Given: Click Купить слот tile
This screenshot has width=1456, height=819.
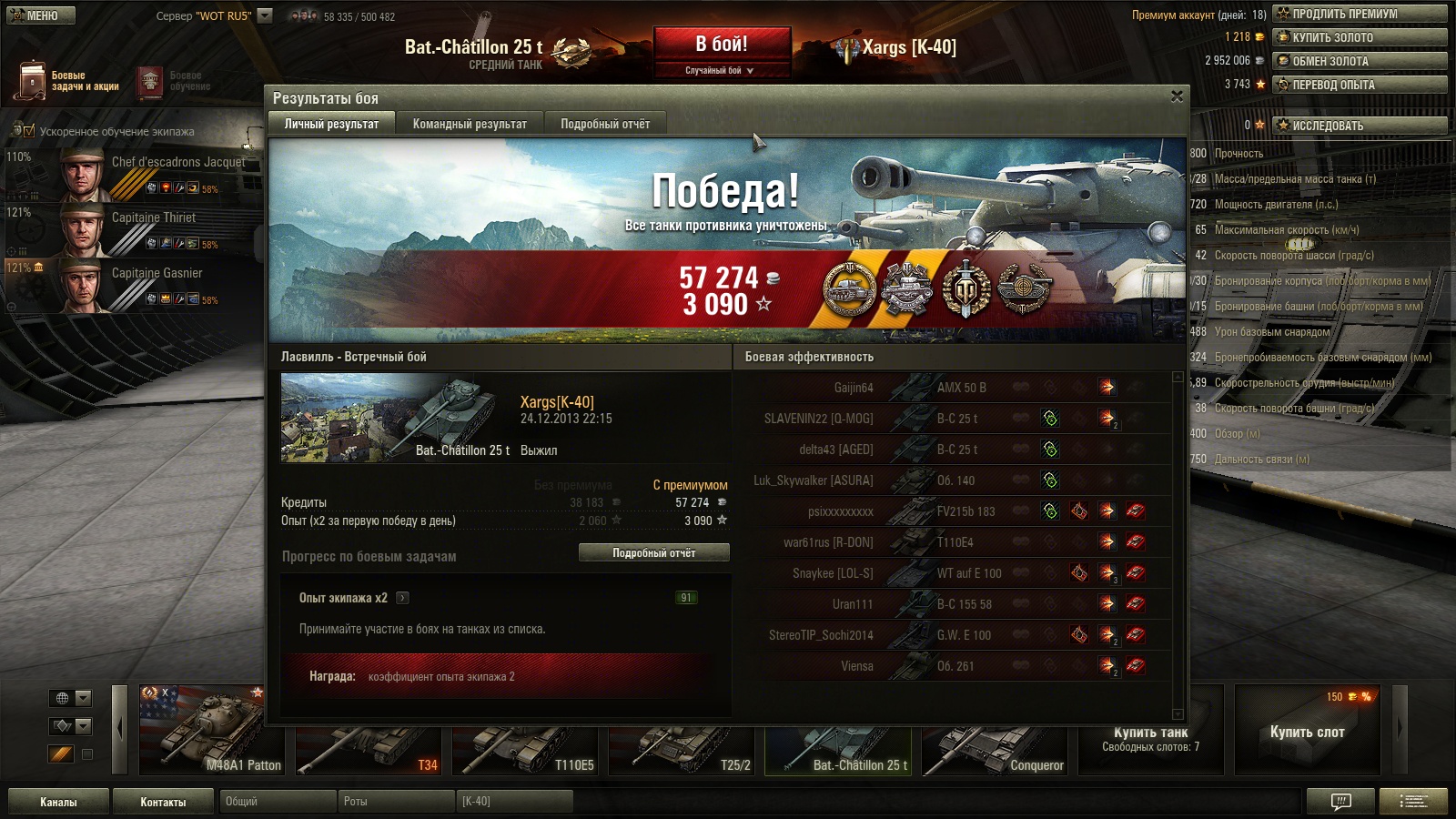Looking at the screenshot, I should [x=1307, y=732].
